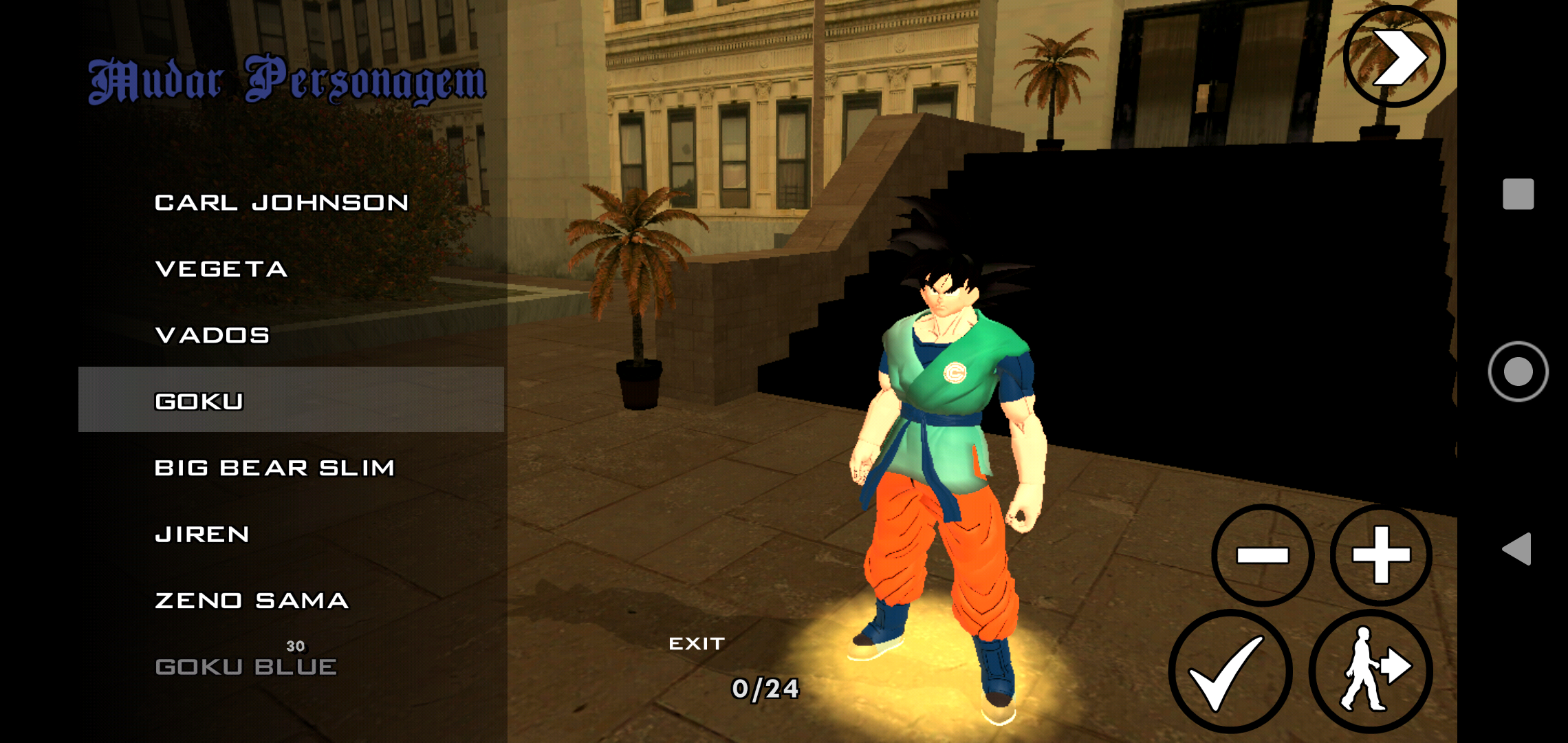Choose Vegeta as the character
The height and width of the screenshot is (743, 1568).
[x=220, y=268]
